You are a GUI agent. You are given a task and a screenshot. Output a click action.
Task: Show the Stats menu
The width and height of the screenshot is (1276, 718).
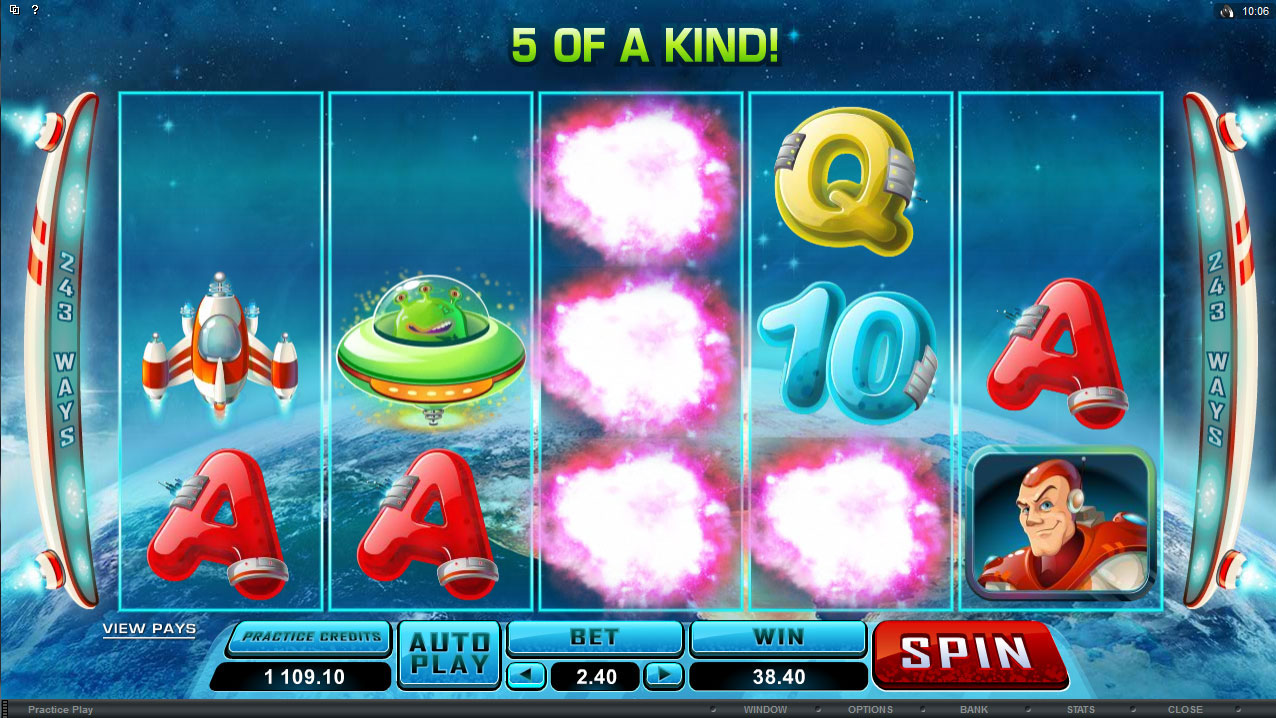(x=1080, y=710)
